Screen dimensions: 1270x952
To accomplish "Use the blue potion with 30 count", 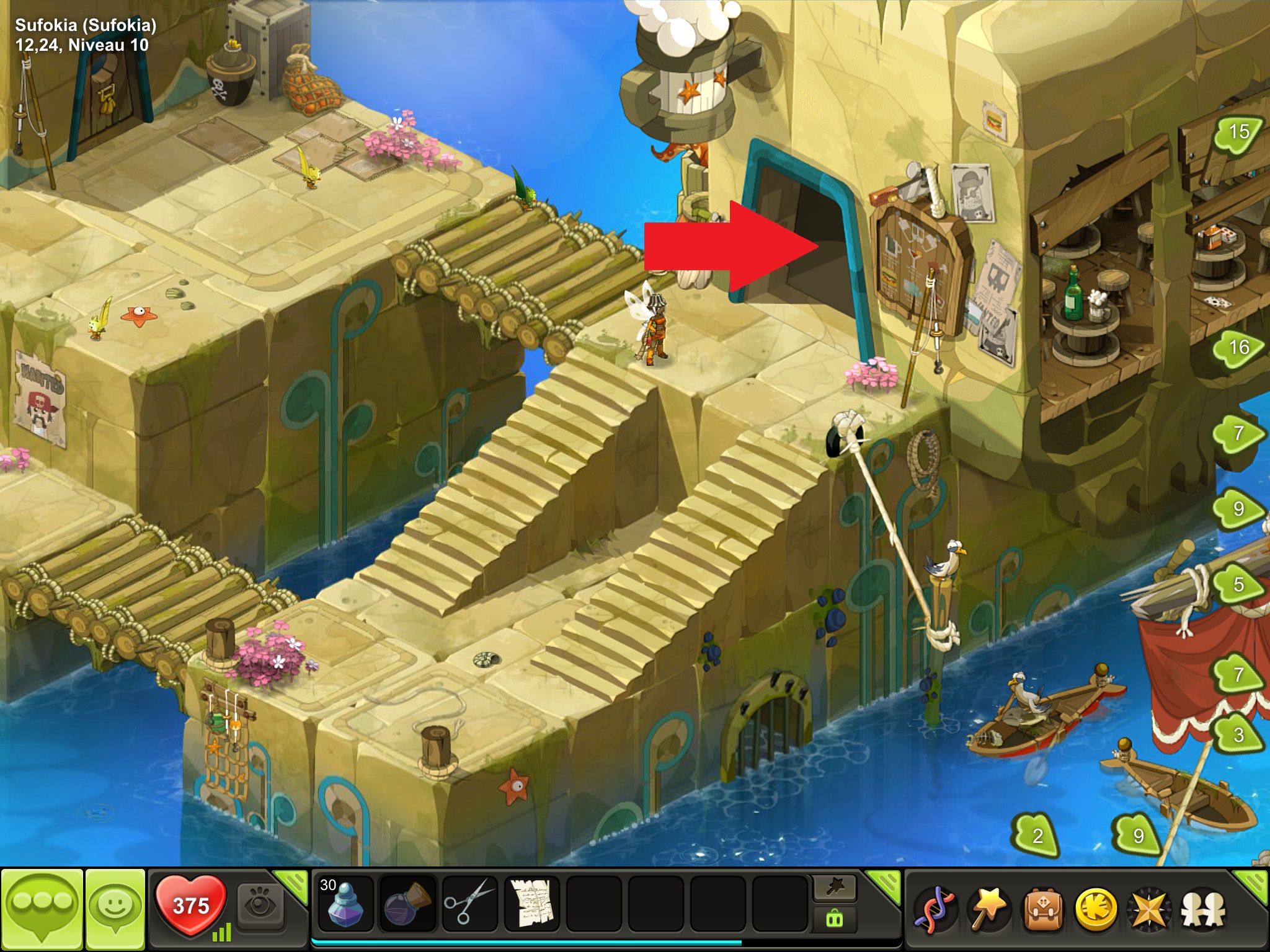I will tap(345, 906).
